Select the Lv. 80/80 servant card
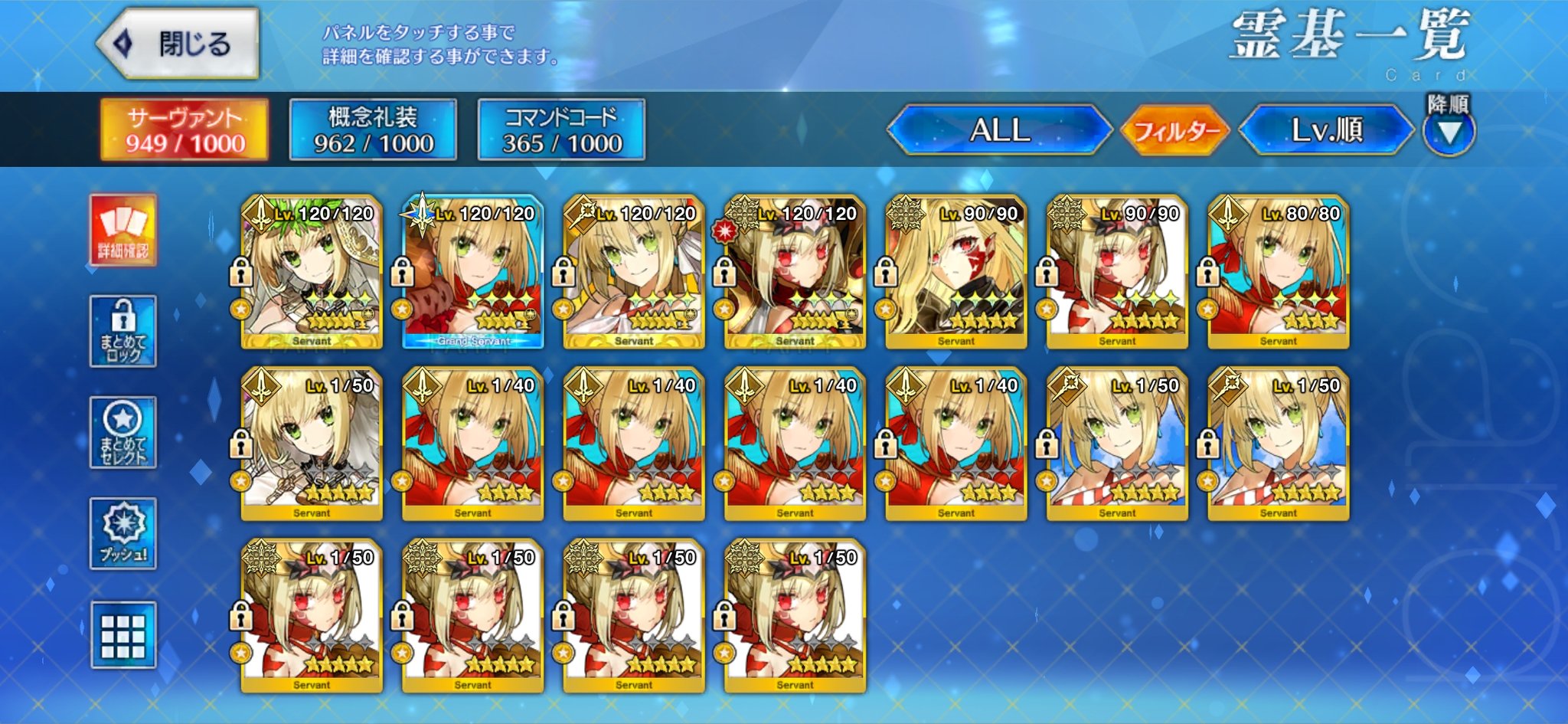Image resolution: width=1568 pixels, height=724 pixels. coord(1279,272)
